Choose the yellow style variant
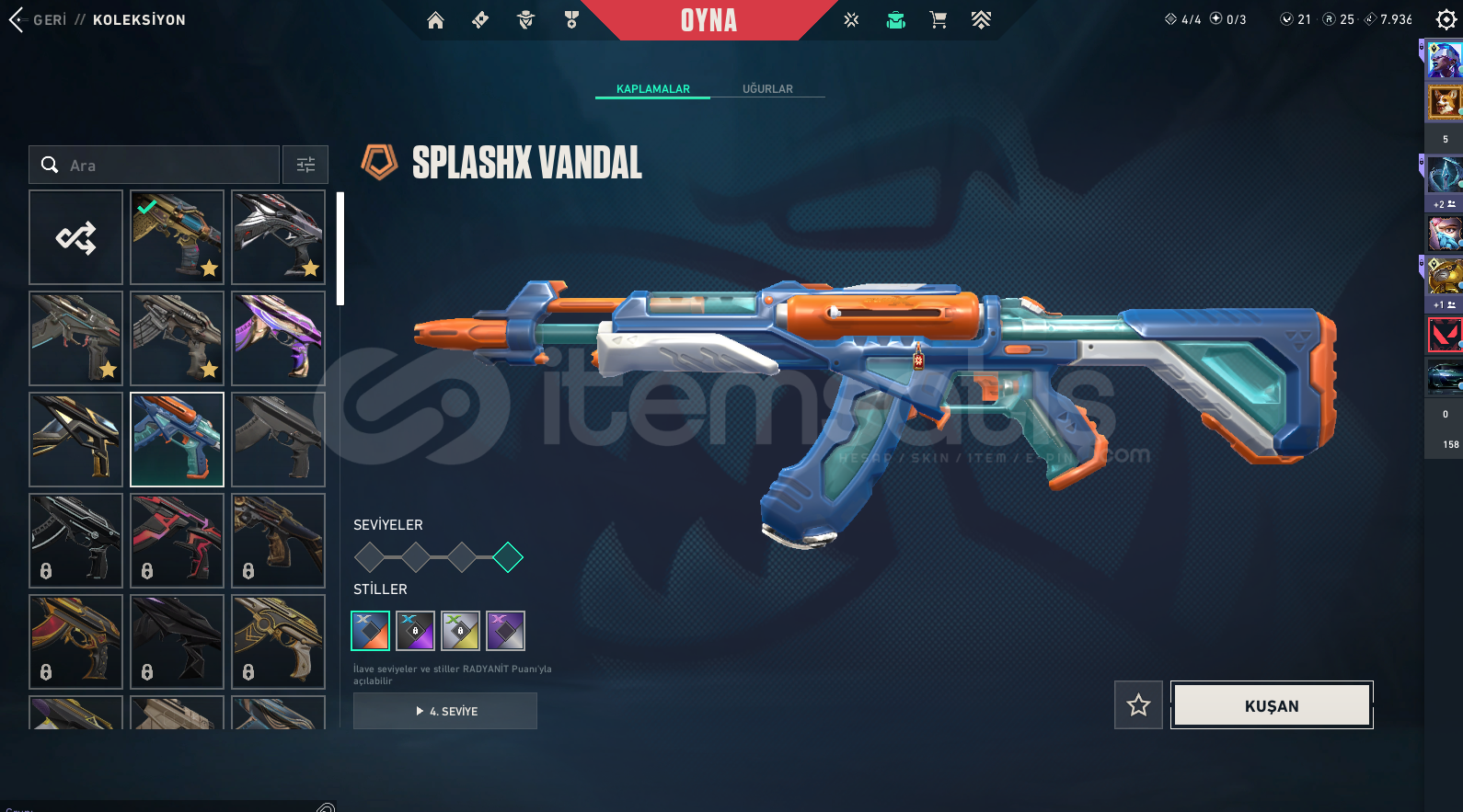The width and height of the screenshot is (1463, 812). (x=460, y=631)
